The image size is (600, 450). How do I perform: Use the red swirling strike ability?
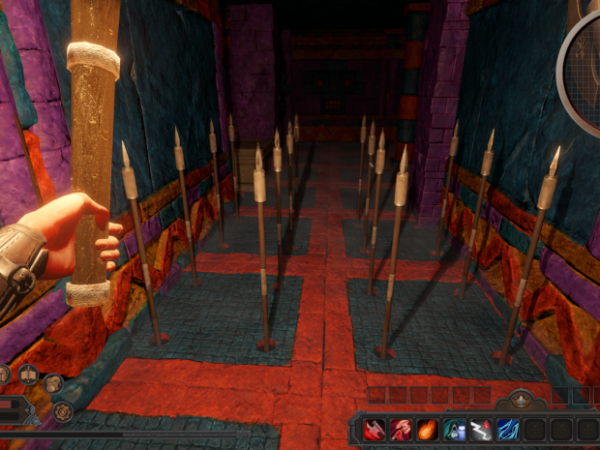[x=401, y=430]
